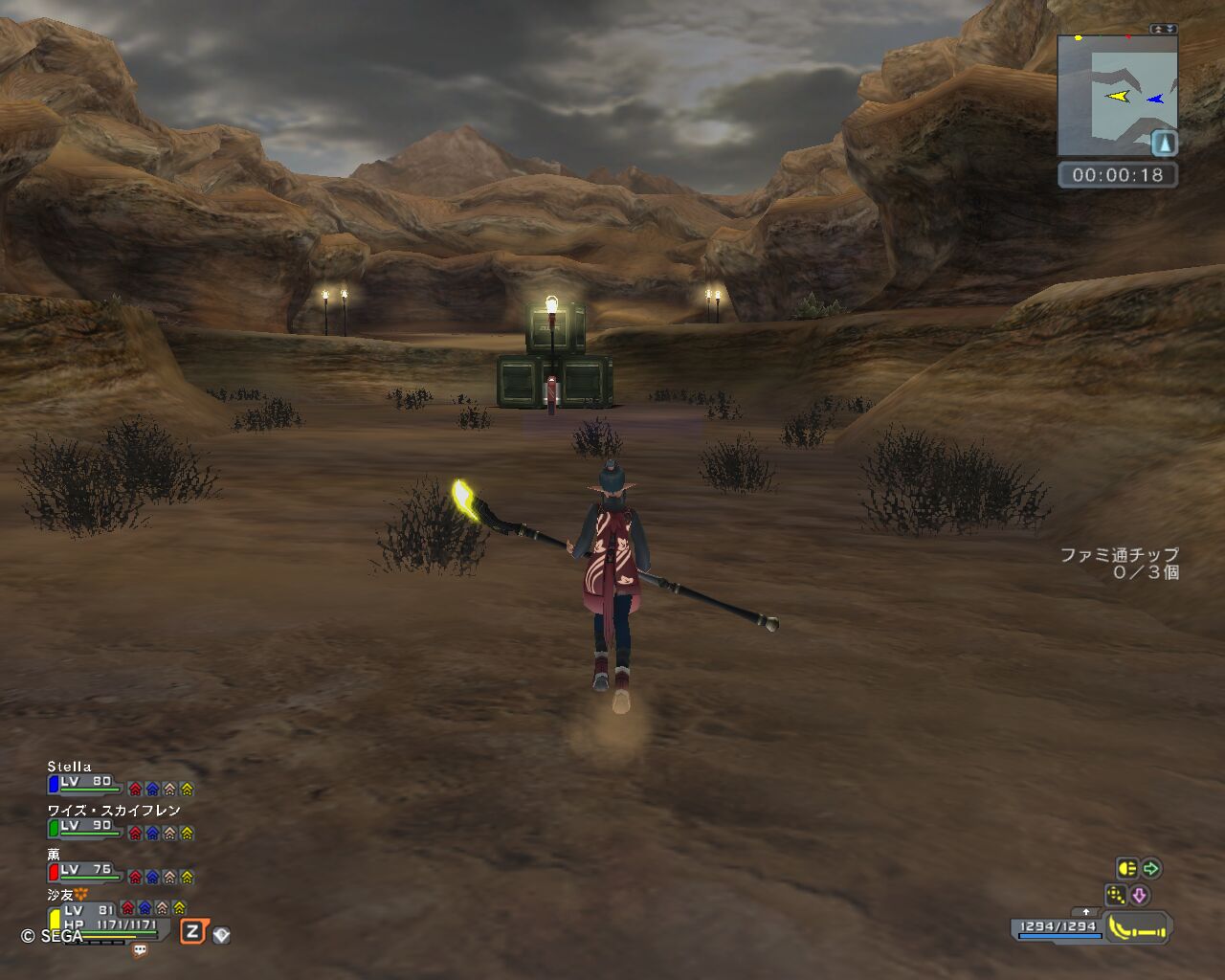Use the pink down-arrow palette icon
The image size is (1225, 980).
tap(1139, 896)
